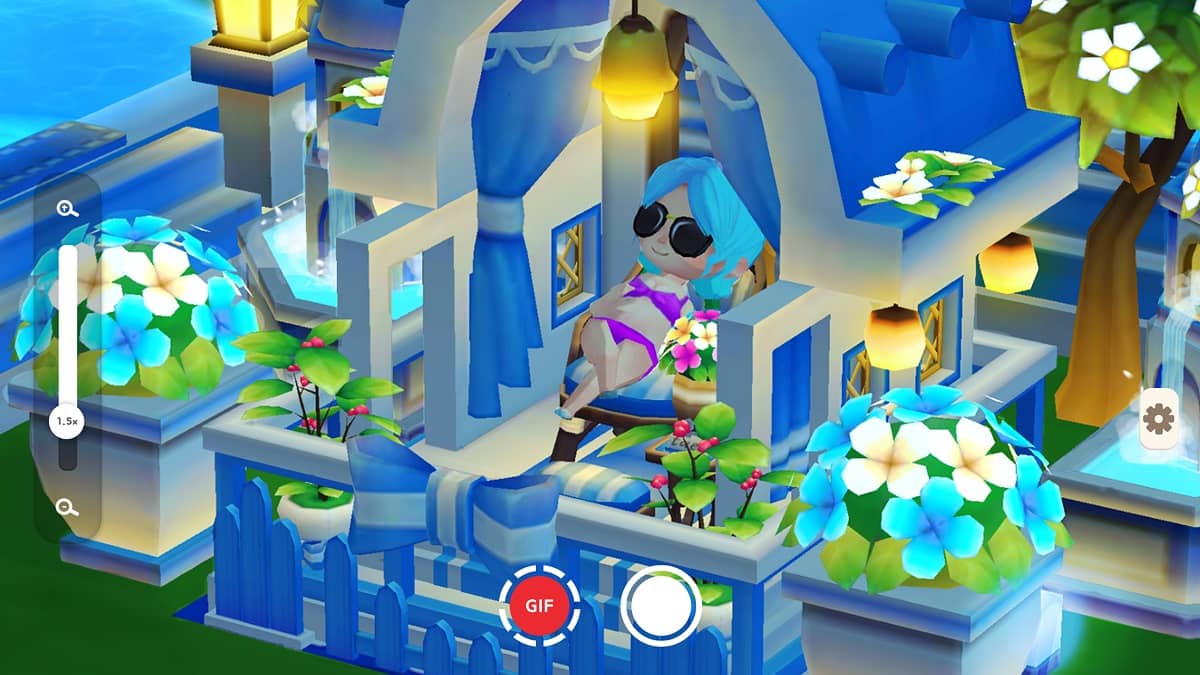This screenshot has height=675, width=1200.
Task: Click the 1.5x zoom slider handle
Action: pos(68,422)
